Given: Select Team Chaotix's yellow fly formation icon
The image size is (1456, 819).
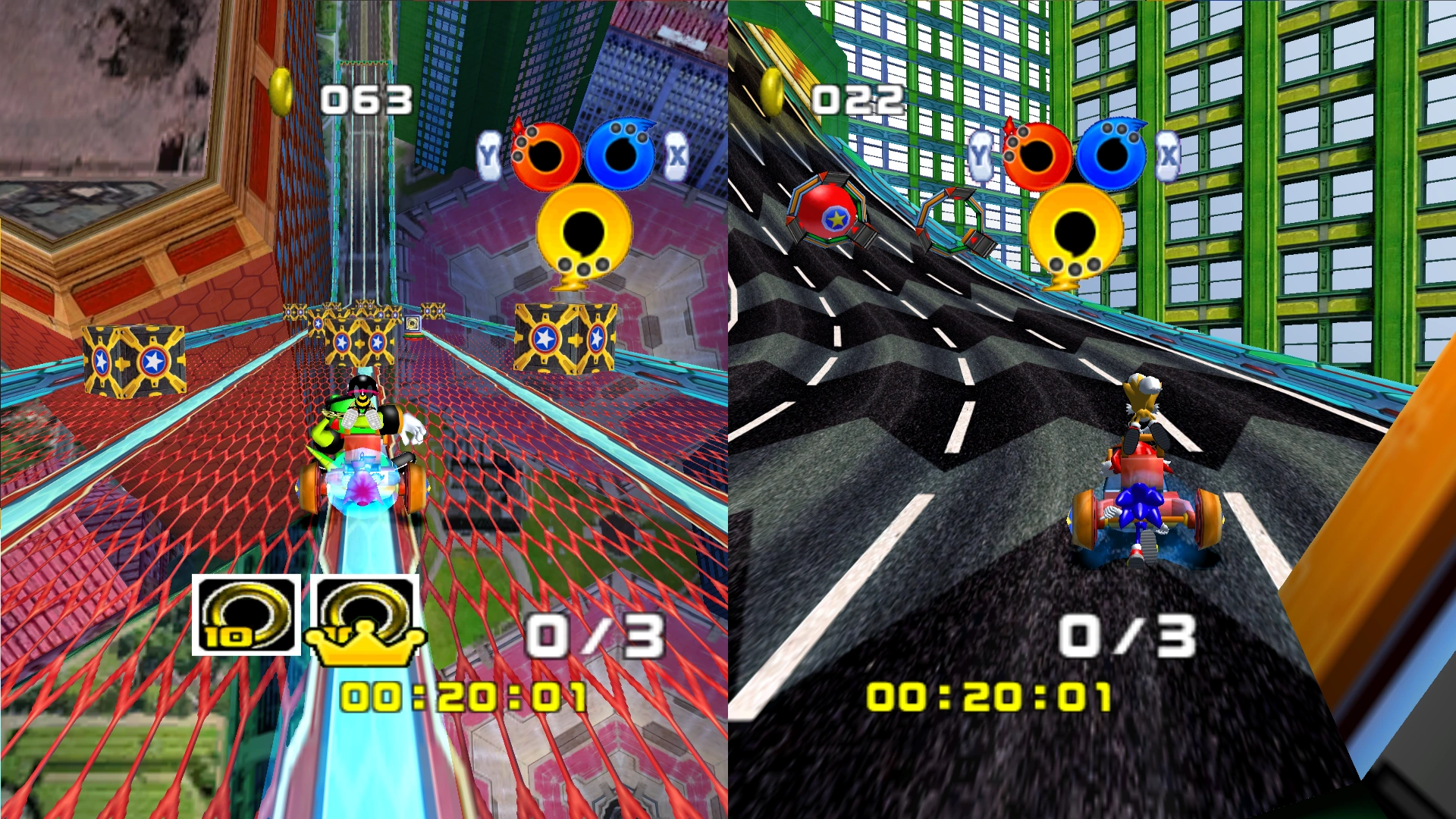Looking at the screenshot, I should click(583, 233).
